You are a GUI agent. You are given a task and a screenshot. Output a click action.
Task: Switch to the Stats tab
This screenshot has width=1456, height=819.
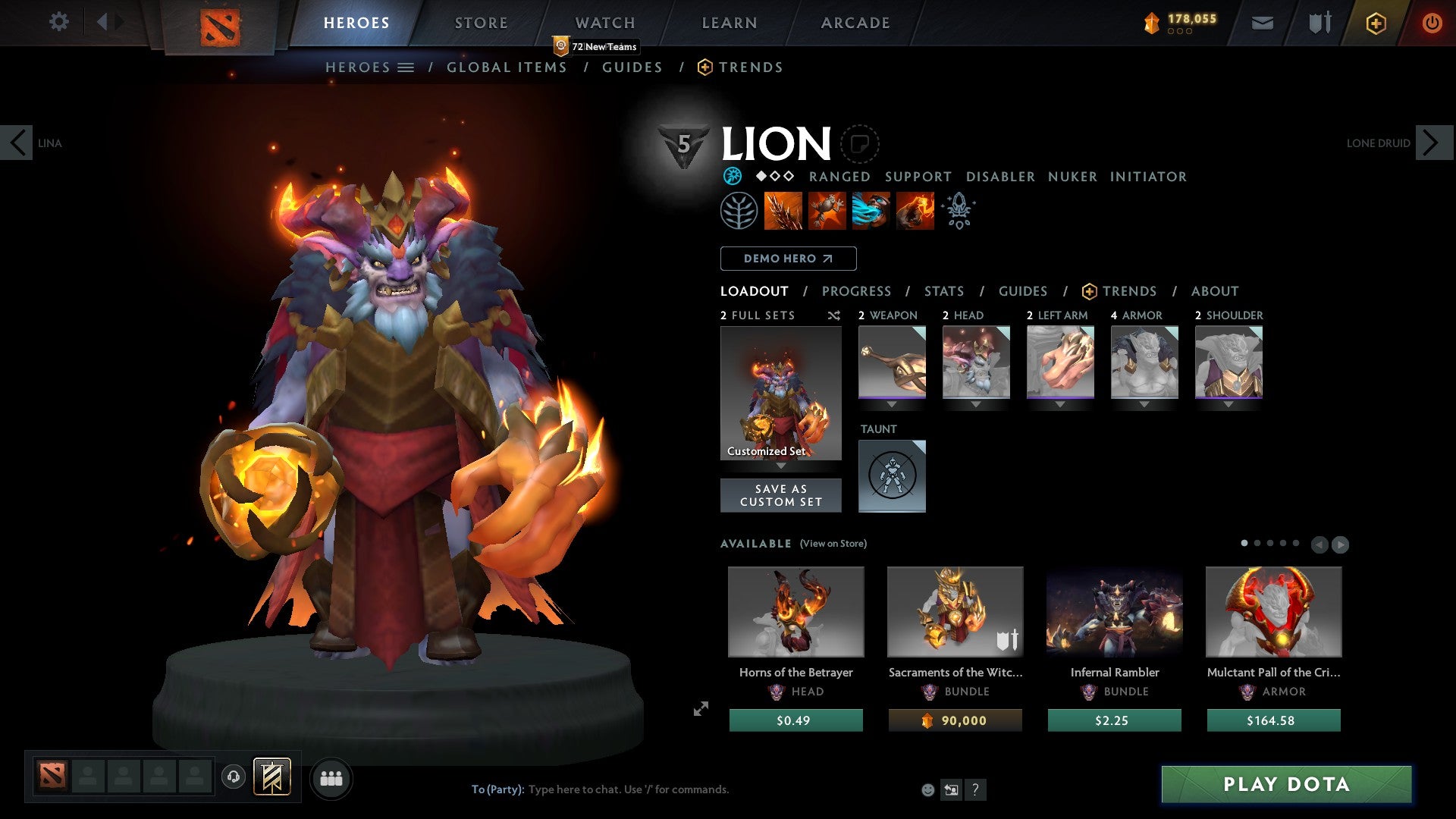coord(943,291)
